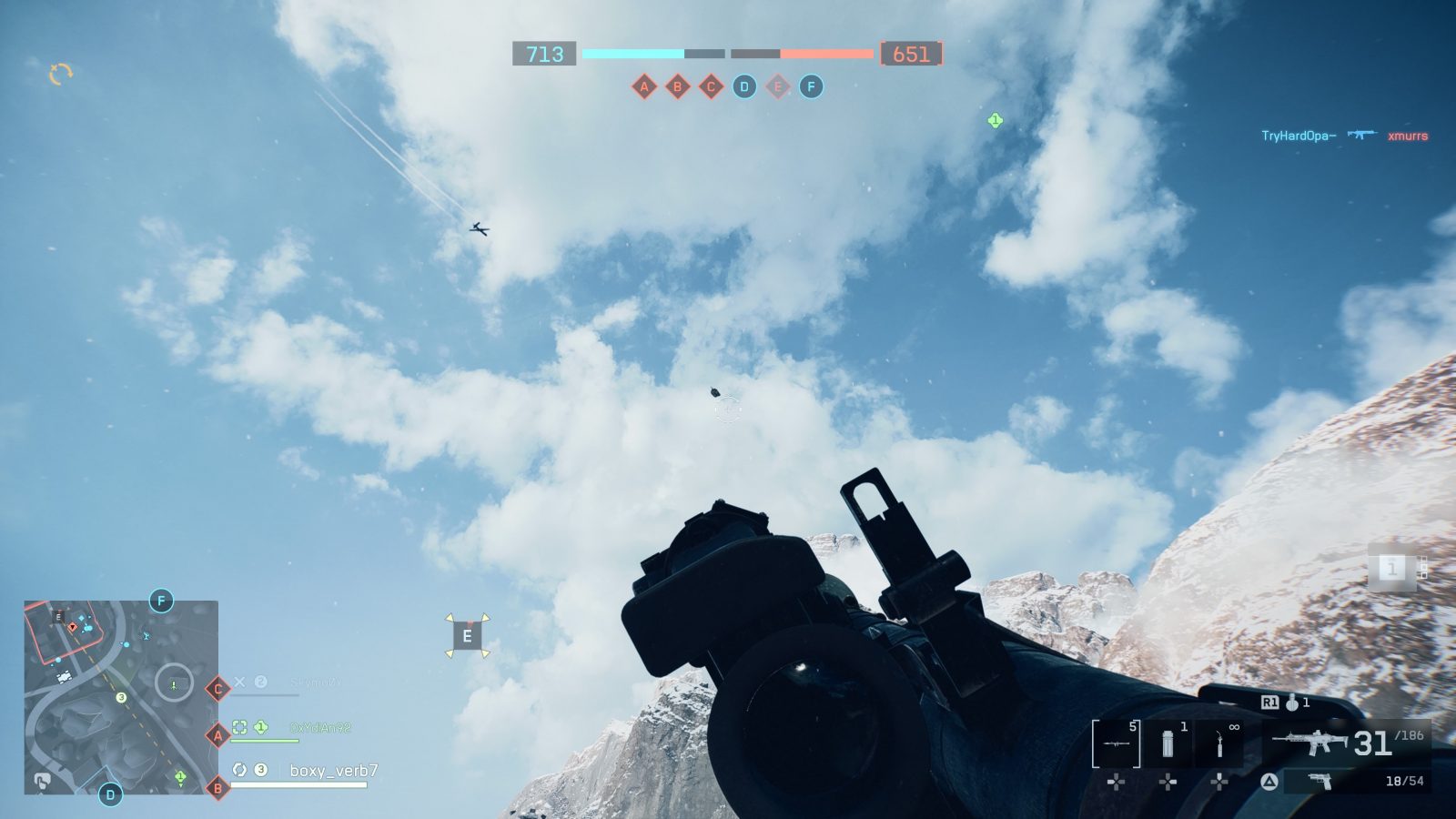Switch to the pistol sidearm
Viewport: 1456px width, 819px height.
pyautogui.click(x=1319, y=782)
